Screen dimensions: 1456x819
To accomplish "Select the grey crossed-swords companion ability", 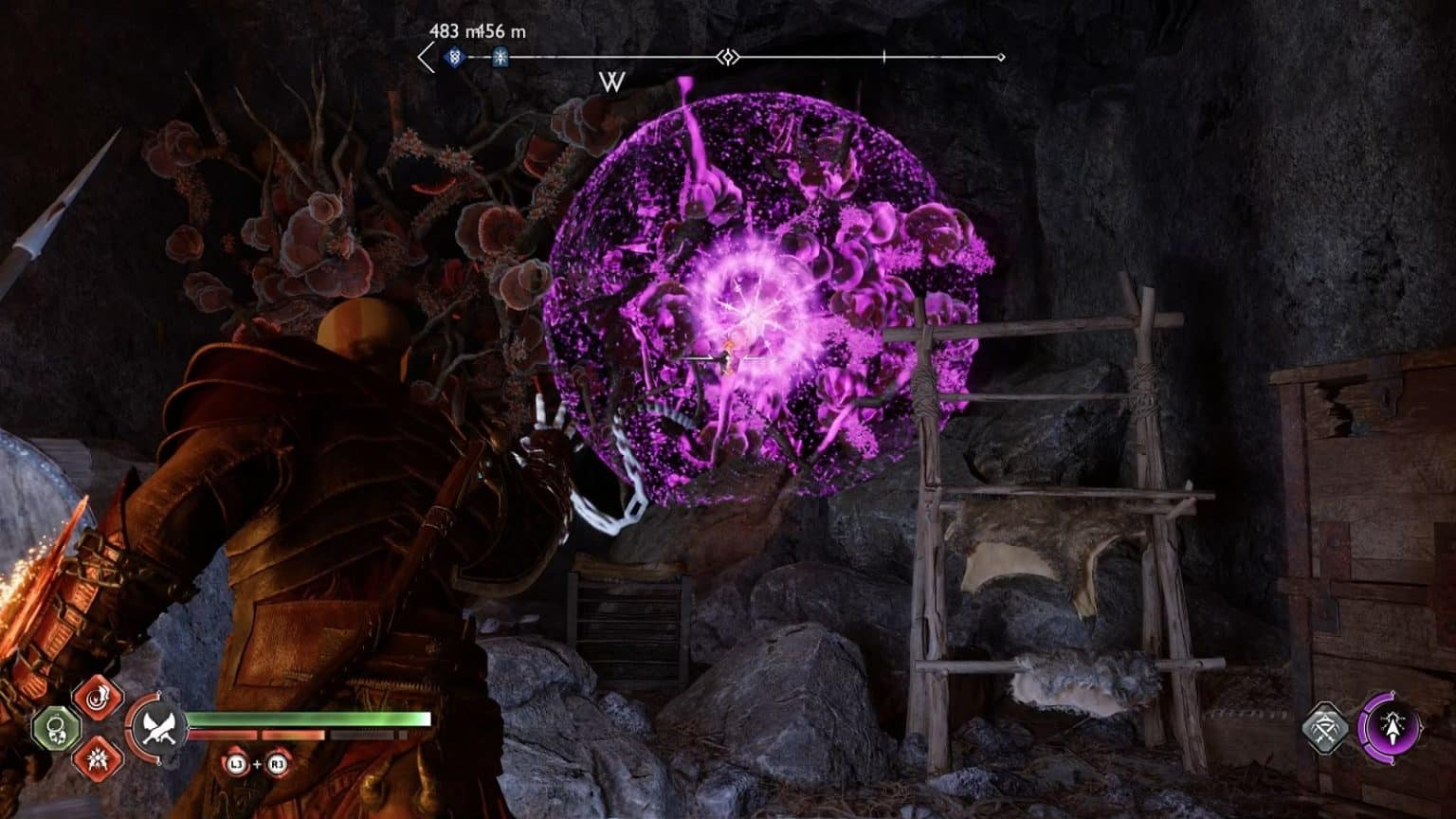I will [1325, 728].
